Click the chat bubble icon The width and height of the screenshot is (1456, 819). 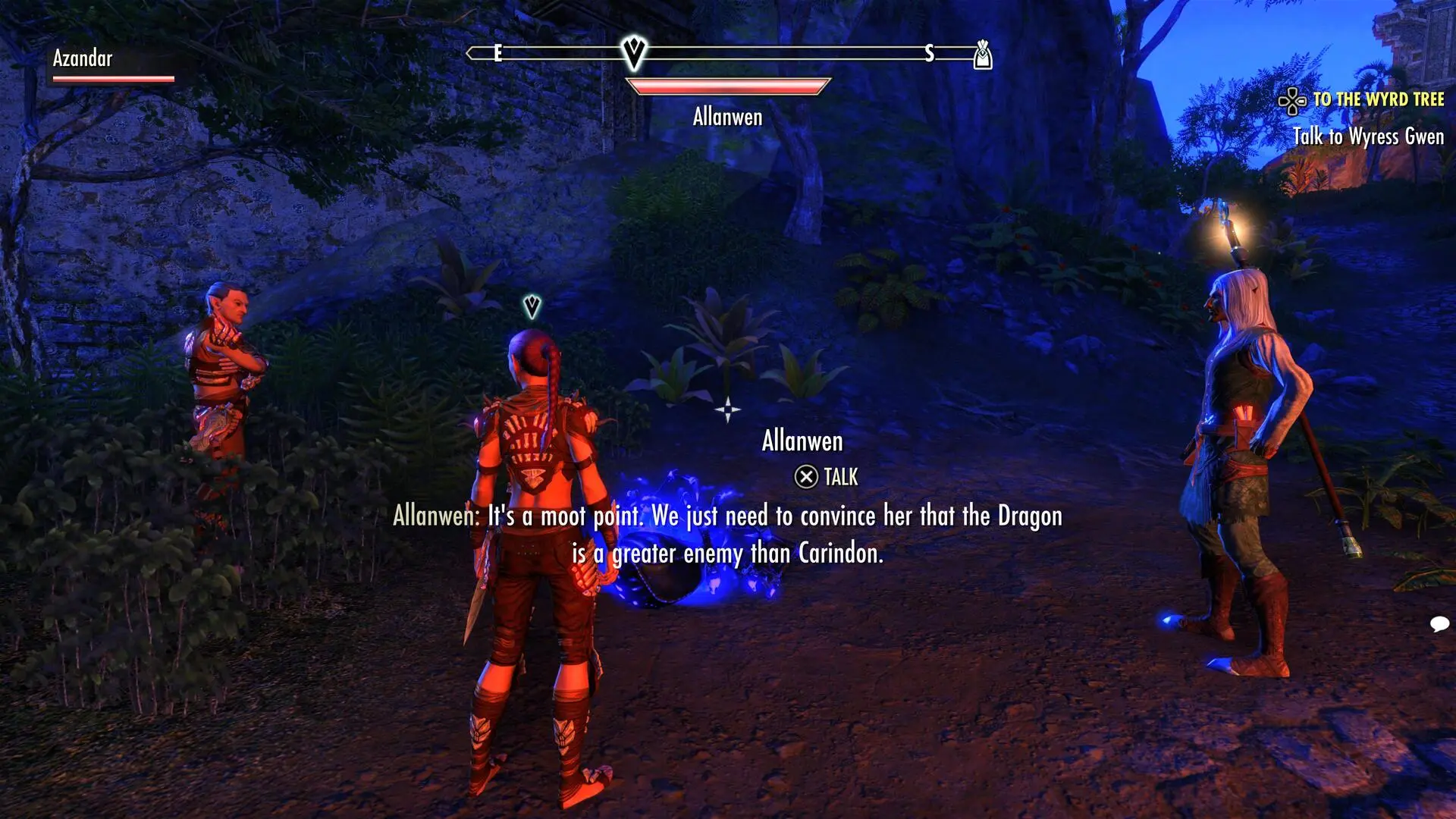1439,624
